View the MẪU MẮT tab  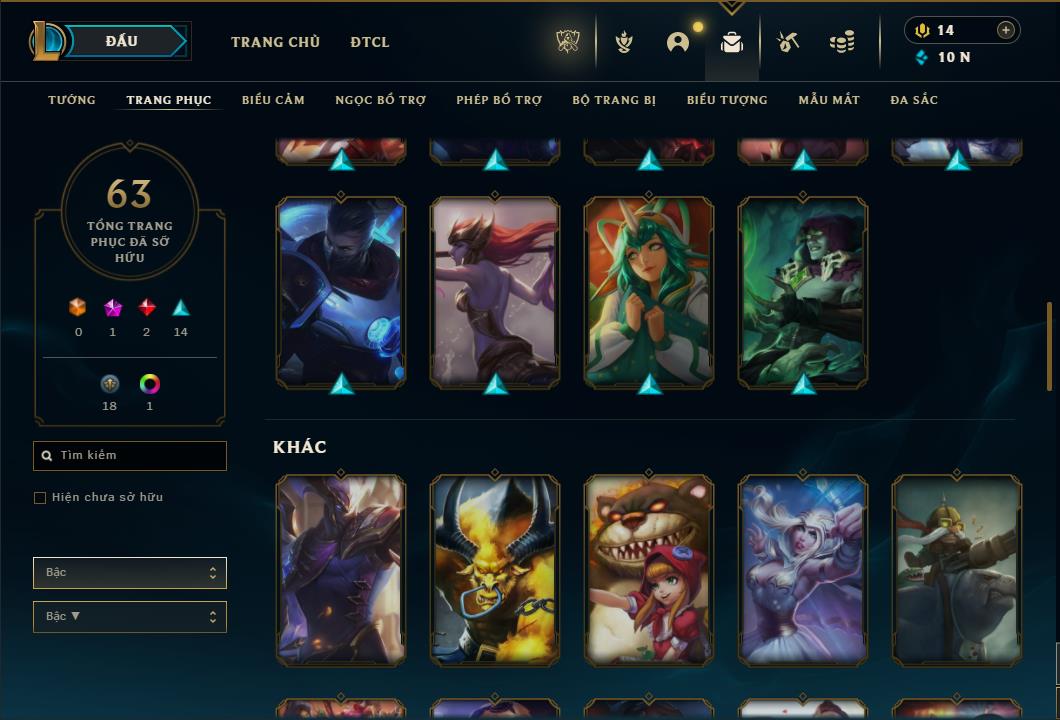pyautogui.click(x=829, y=100)
